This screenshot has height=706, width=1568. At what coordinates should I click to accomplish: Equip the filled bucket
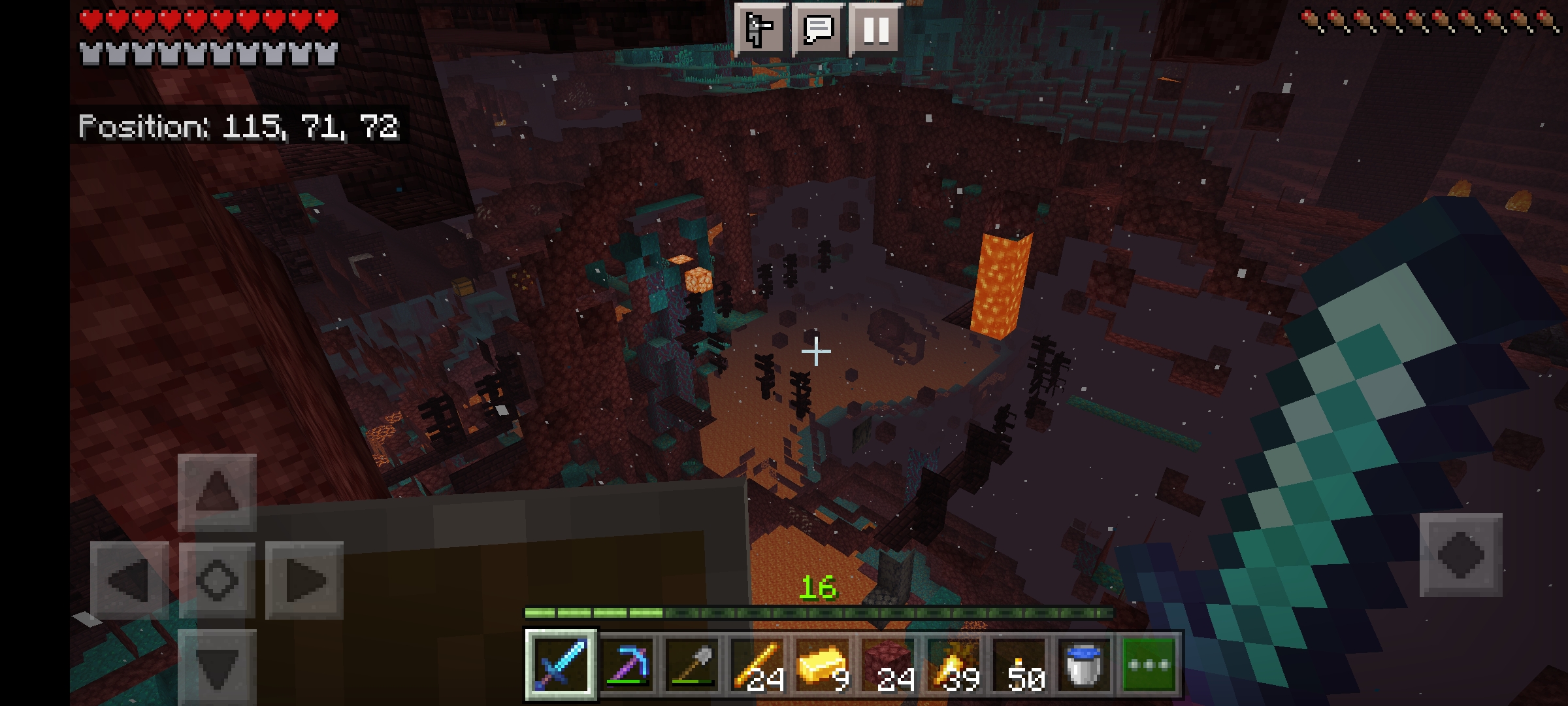1083,664
